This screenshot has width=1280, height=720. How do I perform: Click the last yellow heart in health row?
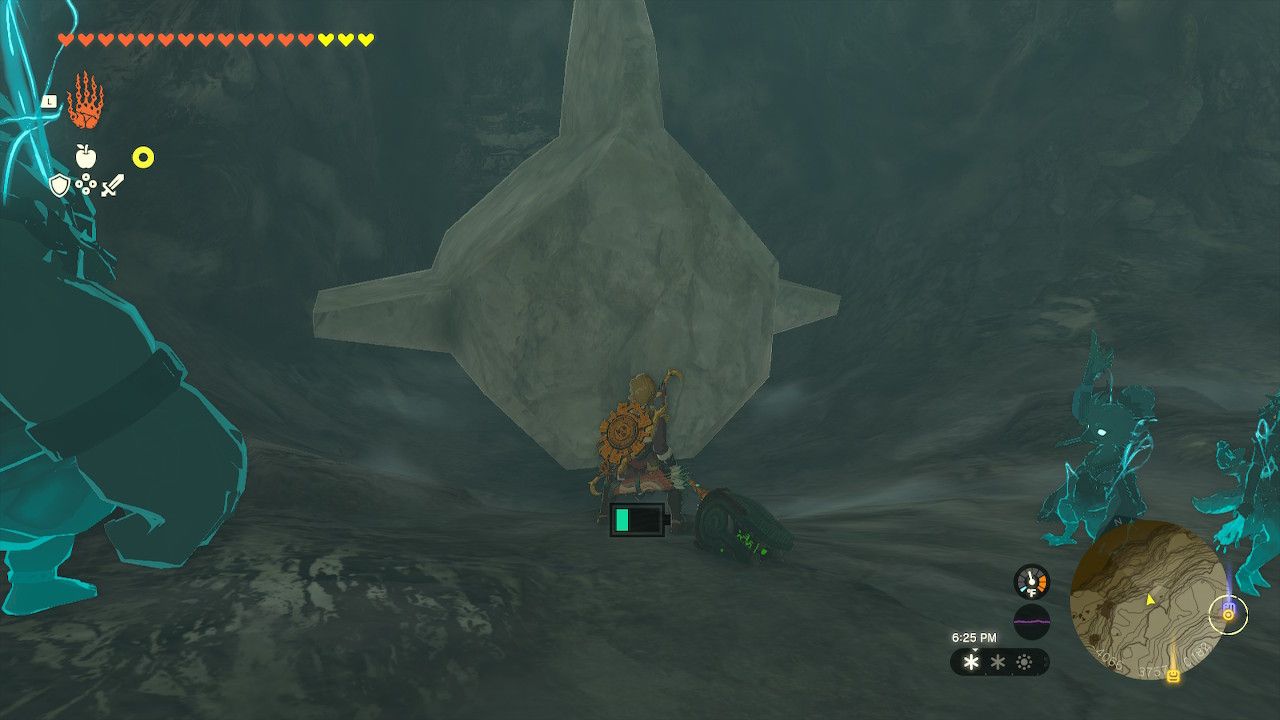[x=366, y=39]
